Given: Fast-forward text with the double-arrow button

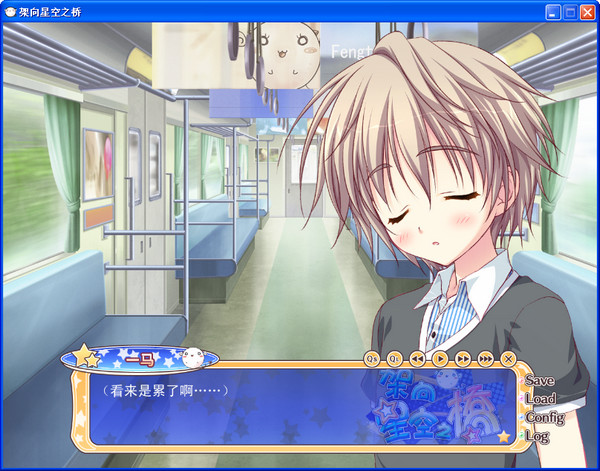Looking at the screenshot, I should [463, 358].
